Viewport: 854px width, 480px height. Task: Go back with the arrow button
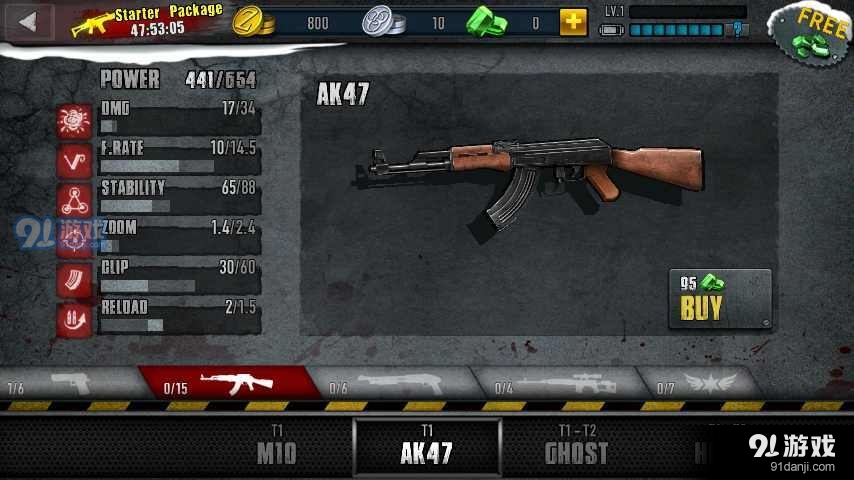pyautogui.click(x=28, y=22)
